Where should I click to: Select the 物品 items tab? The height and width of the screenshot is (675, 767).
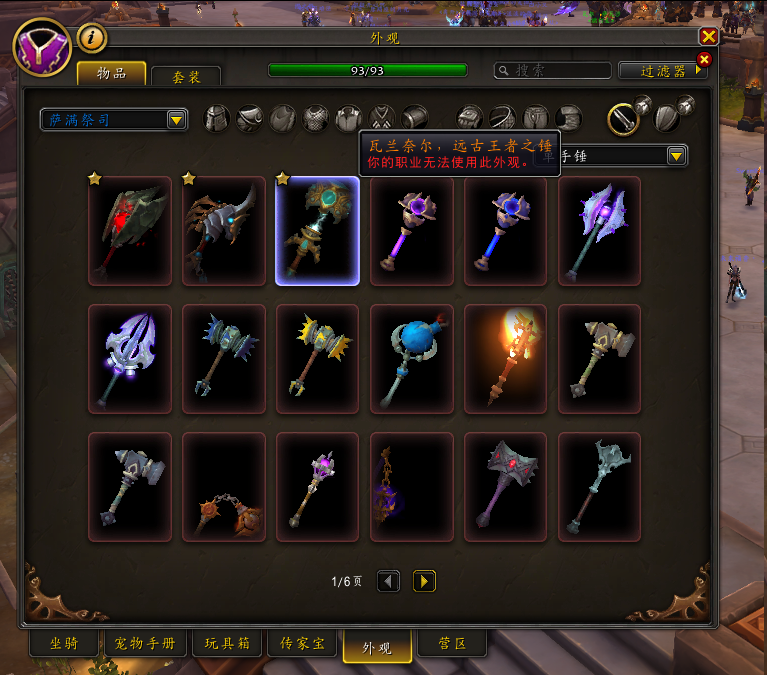click(111, 74)
